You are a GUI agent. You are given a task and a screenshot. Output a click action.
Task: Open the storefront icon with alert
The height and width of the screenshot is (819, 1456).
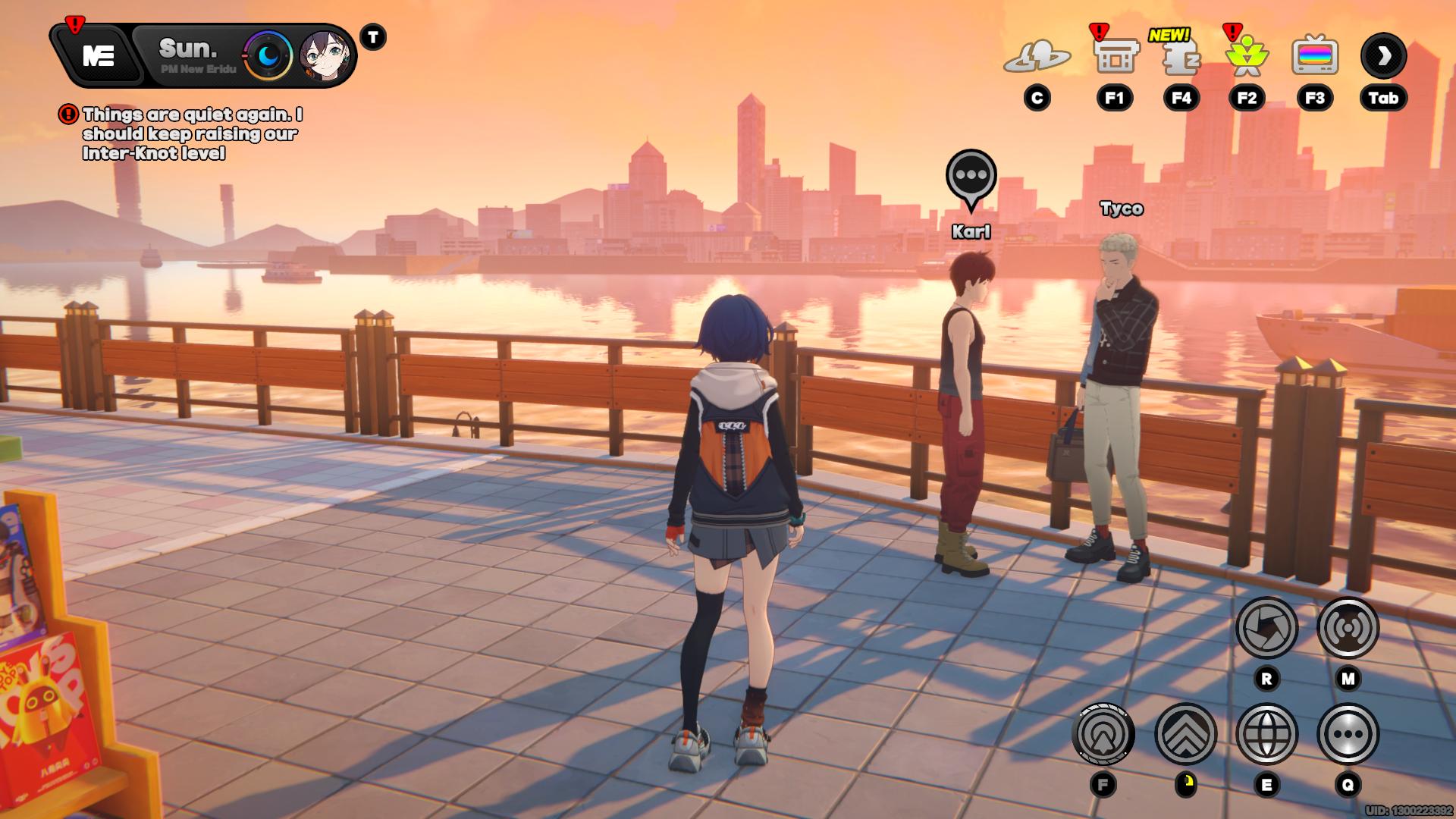pos(1114,56)
